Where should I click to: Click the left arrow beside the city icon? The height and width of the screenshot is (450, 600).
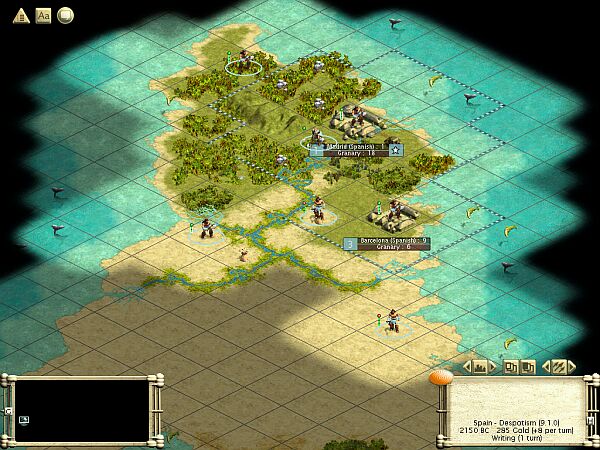(x=466, y=367)
